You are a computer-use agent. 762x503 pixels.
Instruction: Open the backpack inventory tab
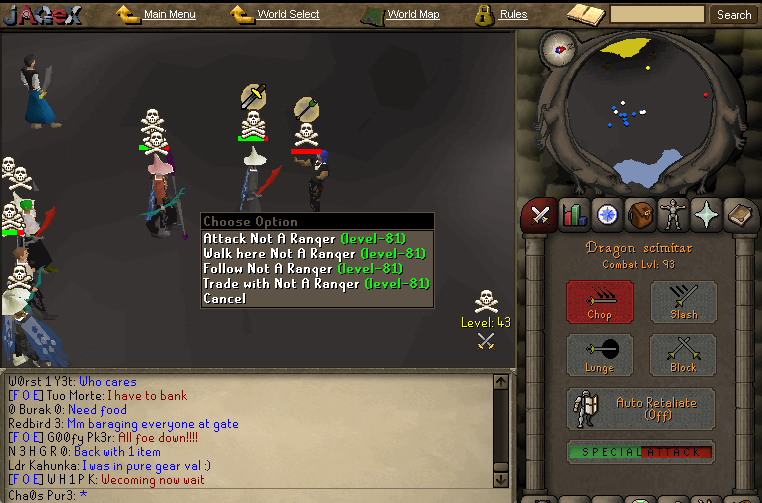(x=639, y=214)
